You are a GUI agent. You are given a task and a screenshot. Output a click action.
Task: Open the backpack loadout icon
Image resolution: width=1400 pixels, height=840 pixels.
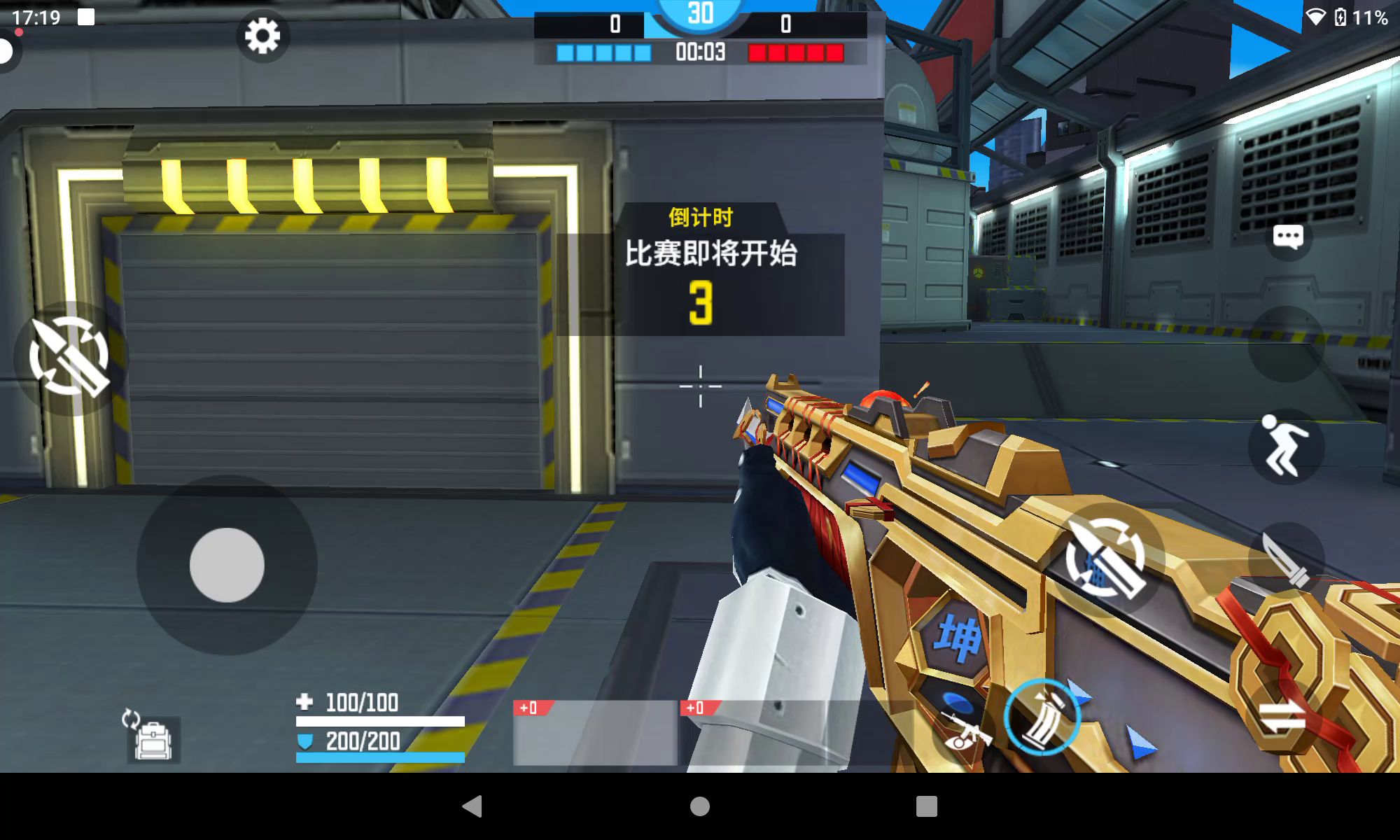tap(153, 738)
